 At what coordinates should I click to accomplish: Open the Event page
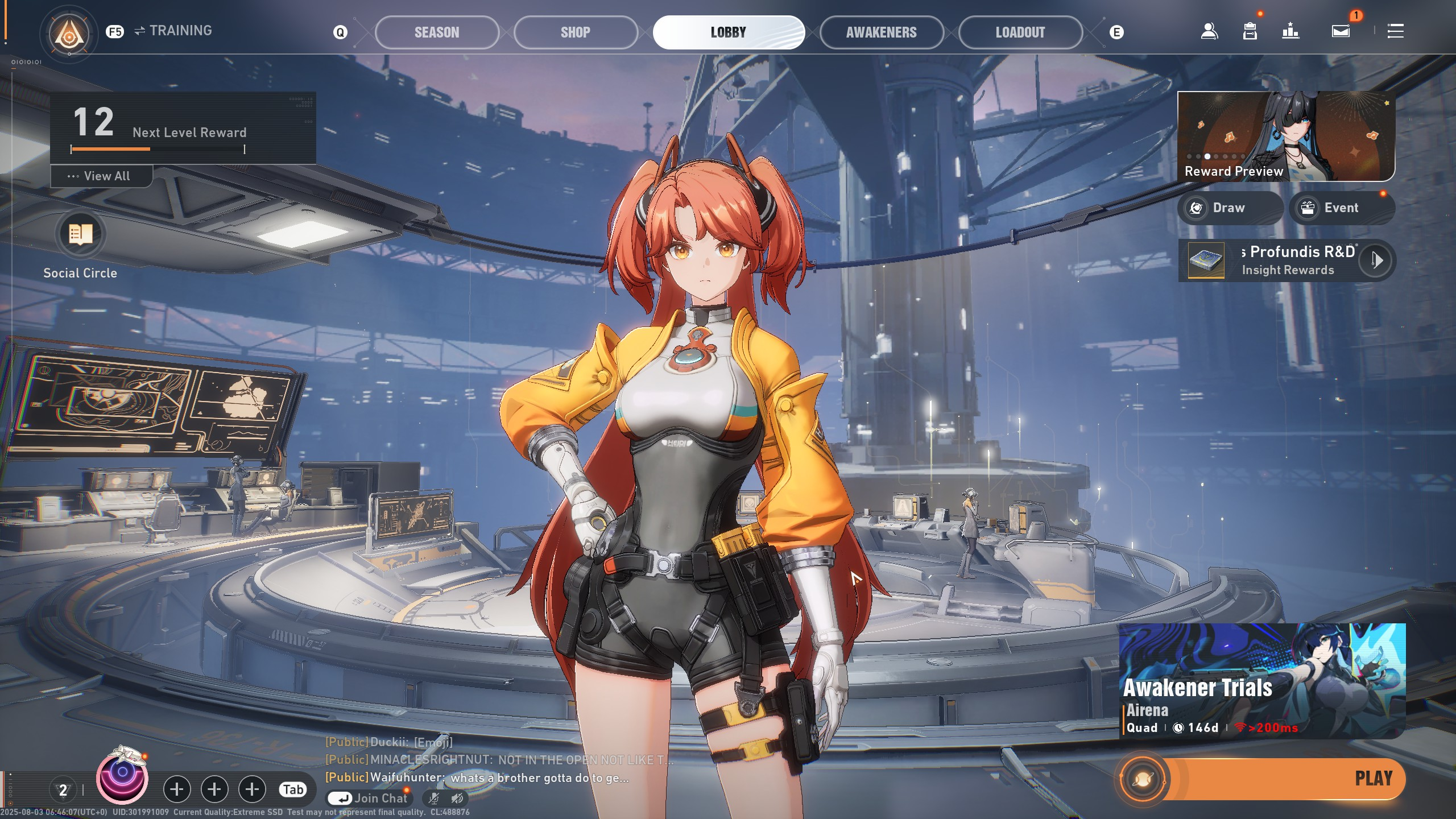click(x=1341, y=208)
